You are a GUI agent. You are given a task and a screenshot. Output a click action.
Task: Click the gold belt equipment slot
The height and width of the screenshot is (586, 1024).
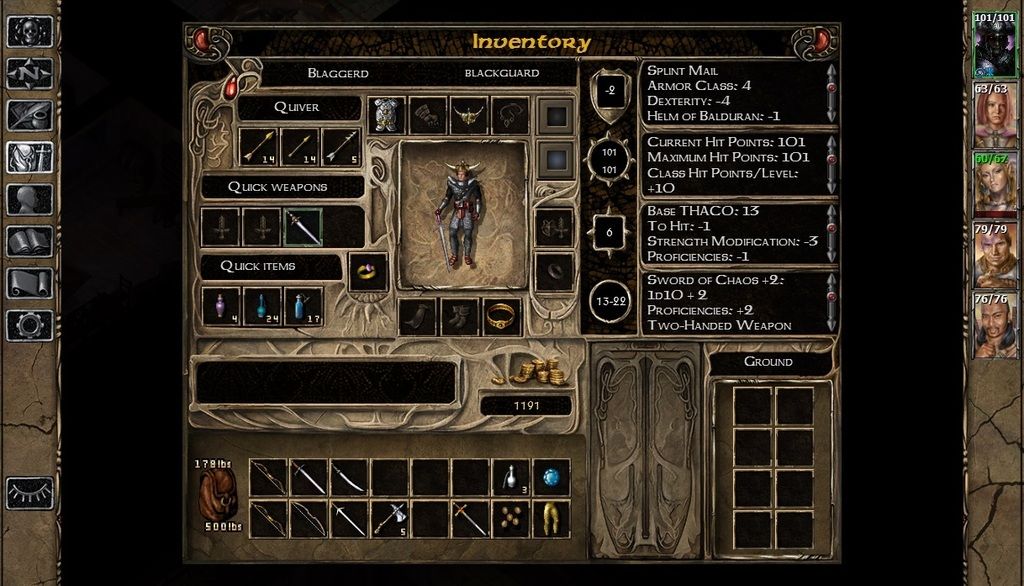(503, 317)
